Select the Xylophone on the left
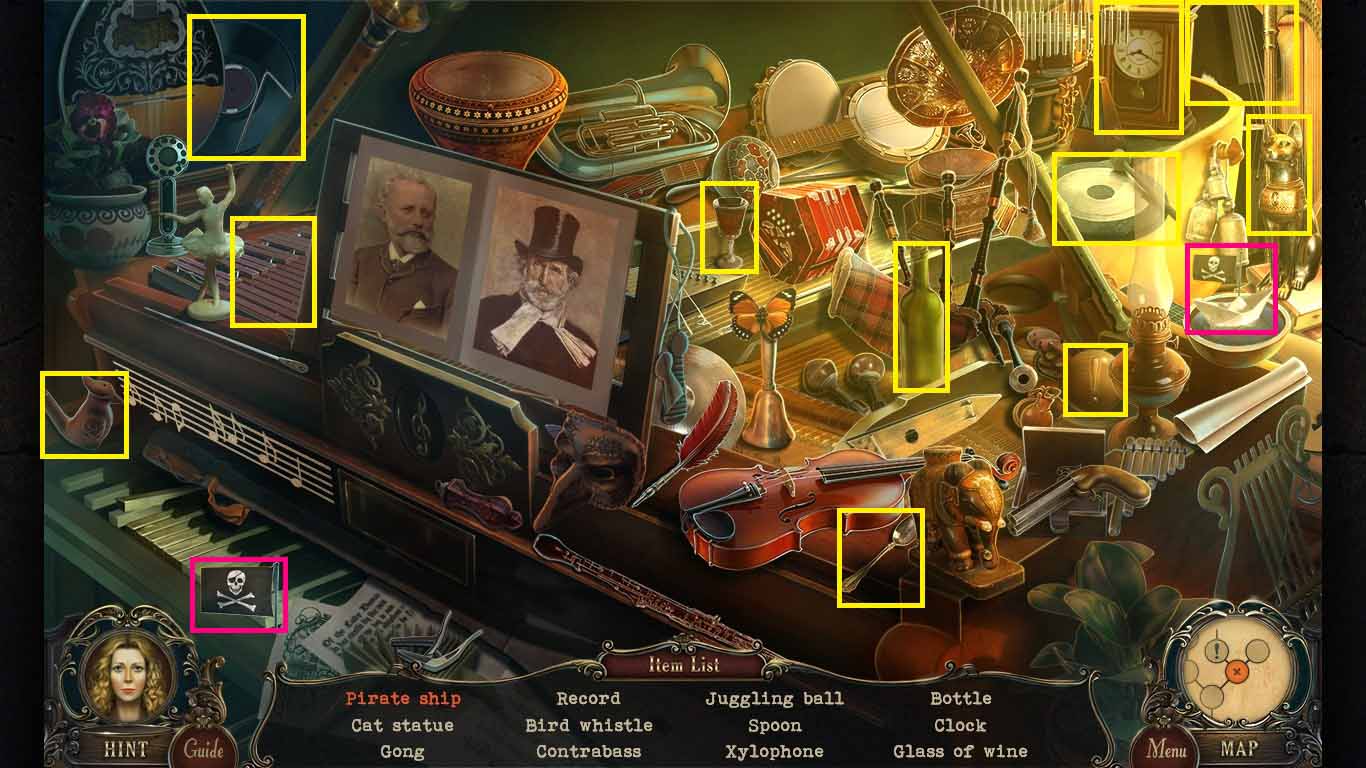 275,270
